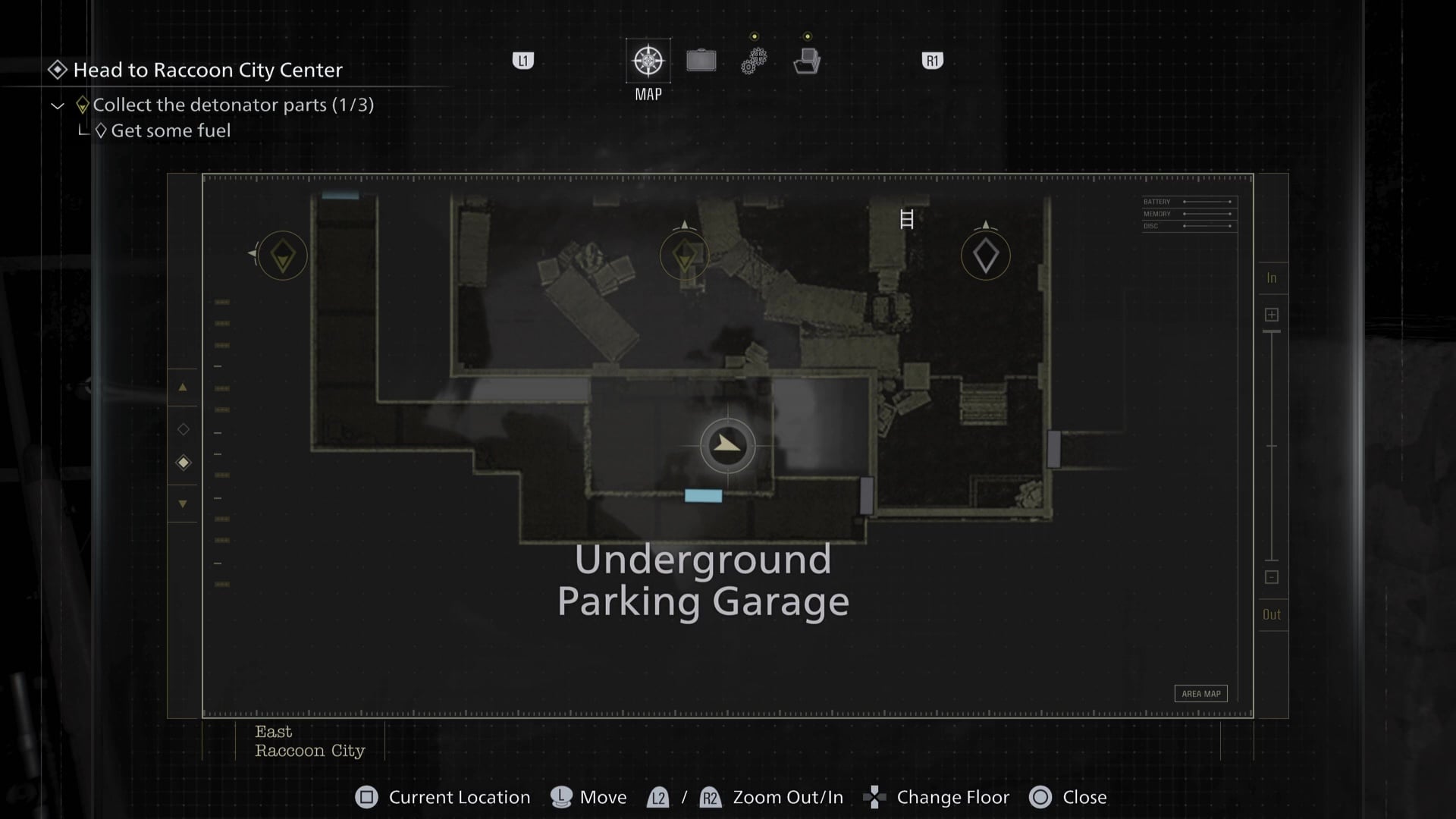Open the files documents tab
Viewport: 1456px width, 819px height.
click(x=807, y=61)
